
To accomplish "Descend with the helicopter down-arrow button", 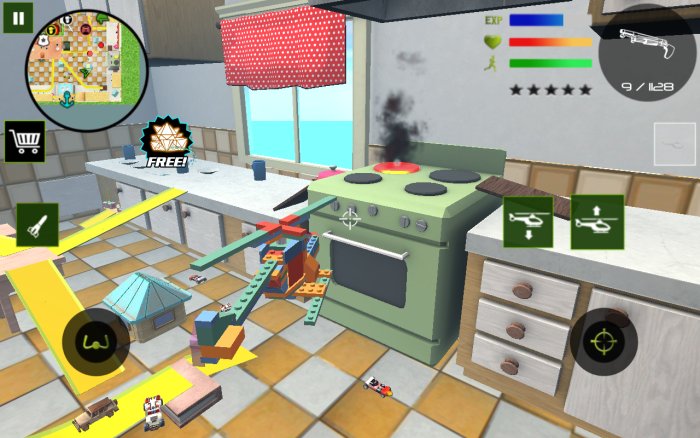I will pos(529,221).
